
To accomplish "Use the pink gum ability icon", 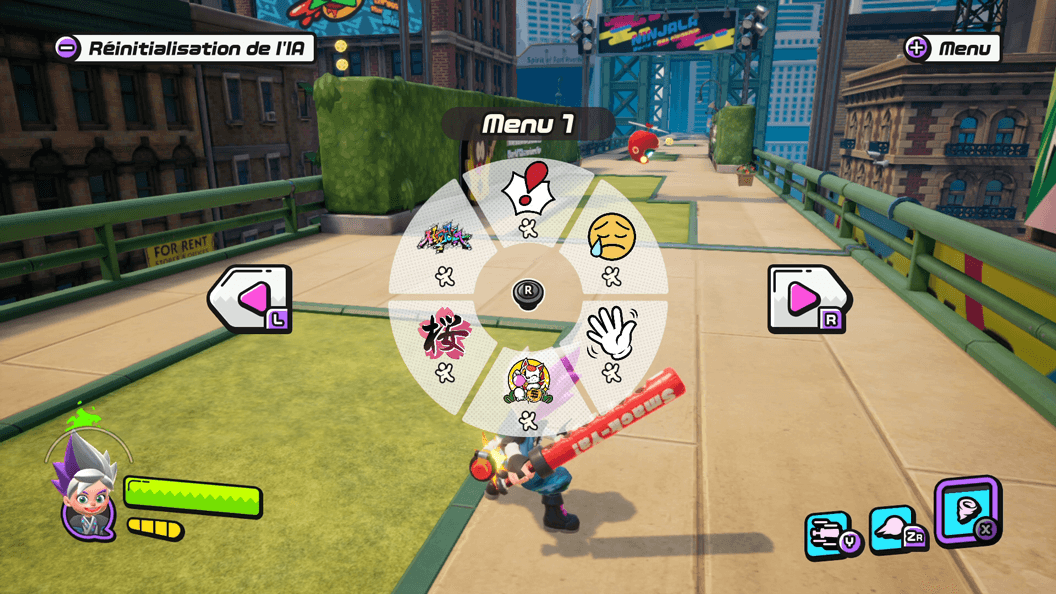I will point(892,530).
